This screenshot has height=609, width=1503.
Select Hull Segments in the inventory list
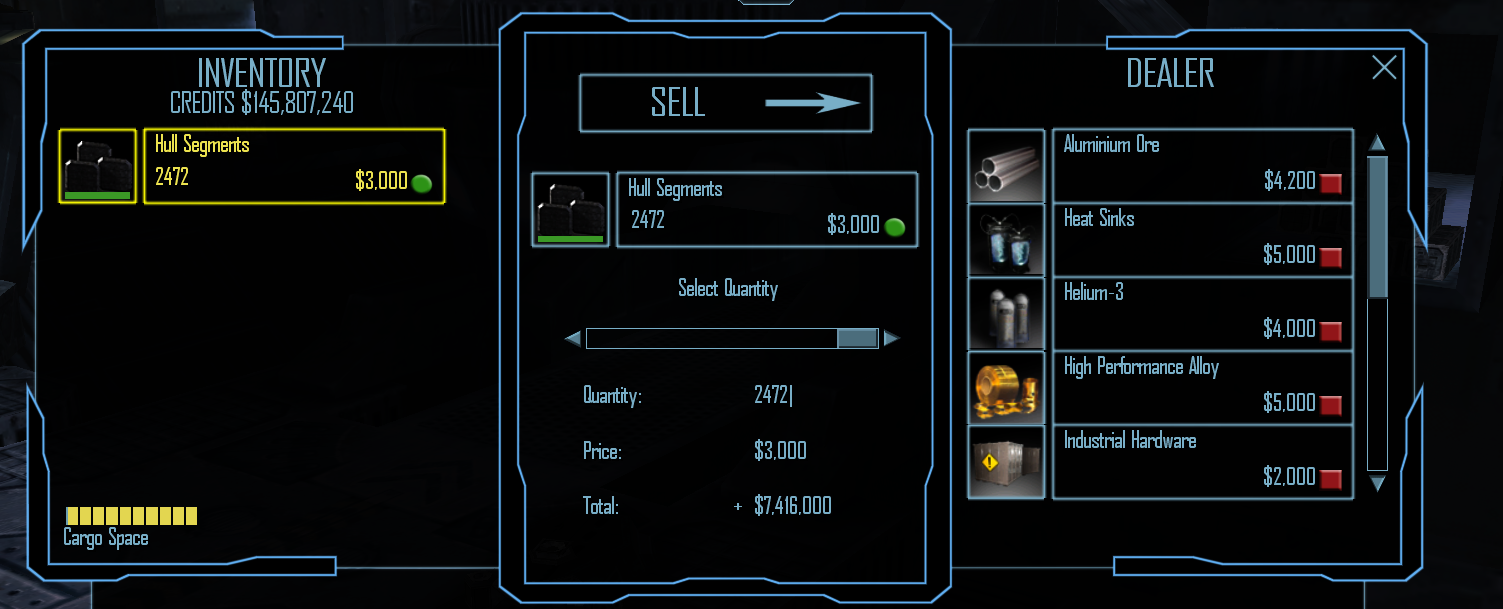point(294,166)
